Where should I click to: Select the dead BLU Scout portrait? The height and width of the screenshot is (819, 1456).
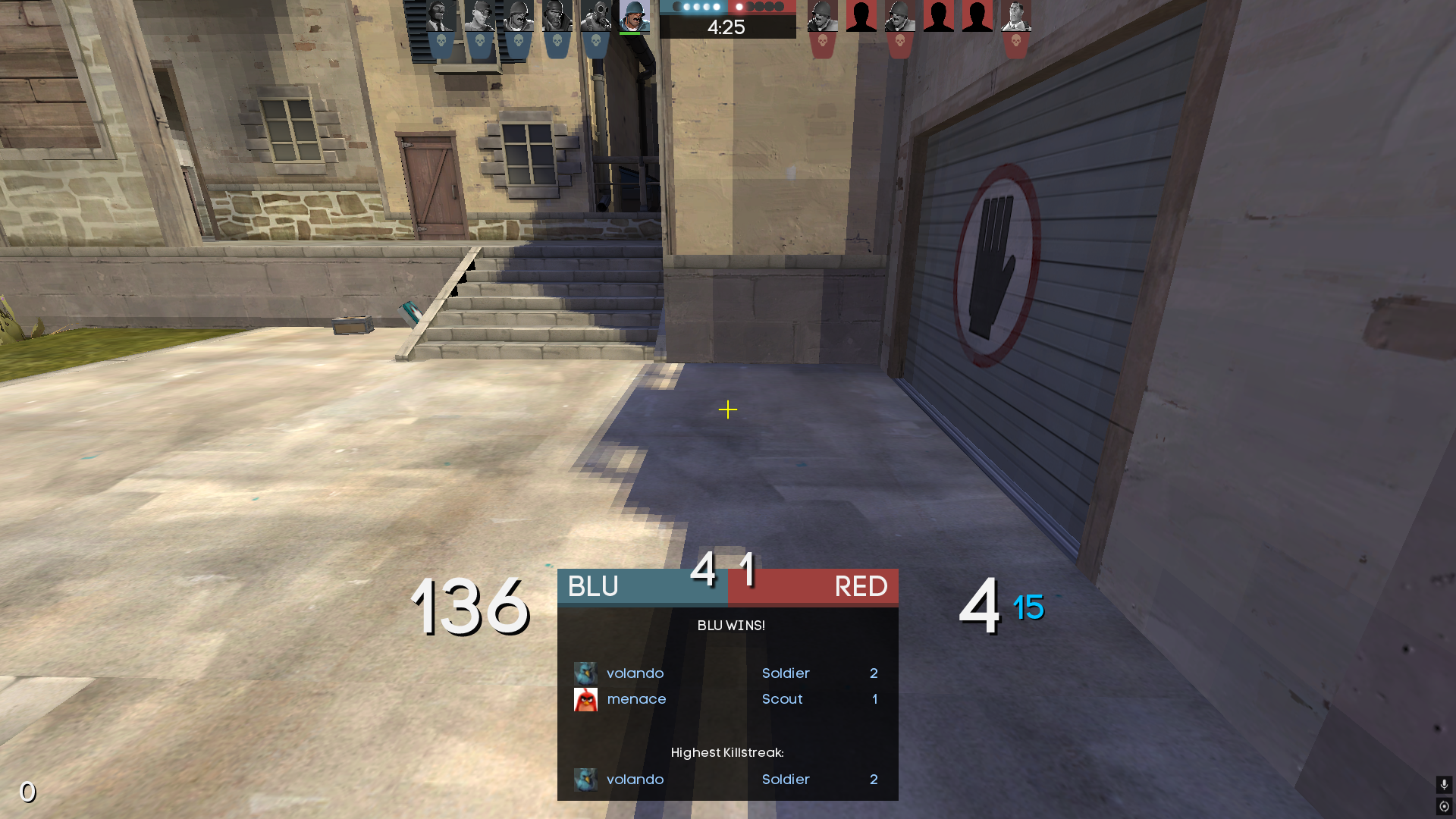click(479, 17)
